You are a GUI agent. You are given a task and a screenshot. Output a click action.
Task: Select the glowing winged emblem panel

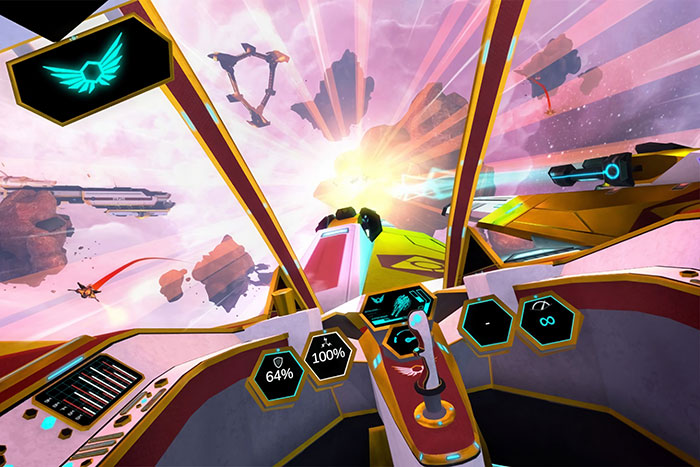(x=90, y=67)
